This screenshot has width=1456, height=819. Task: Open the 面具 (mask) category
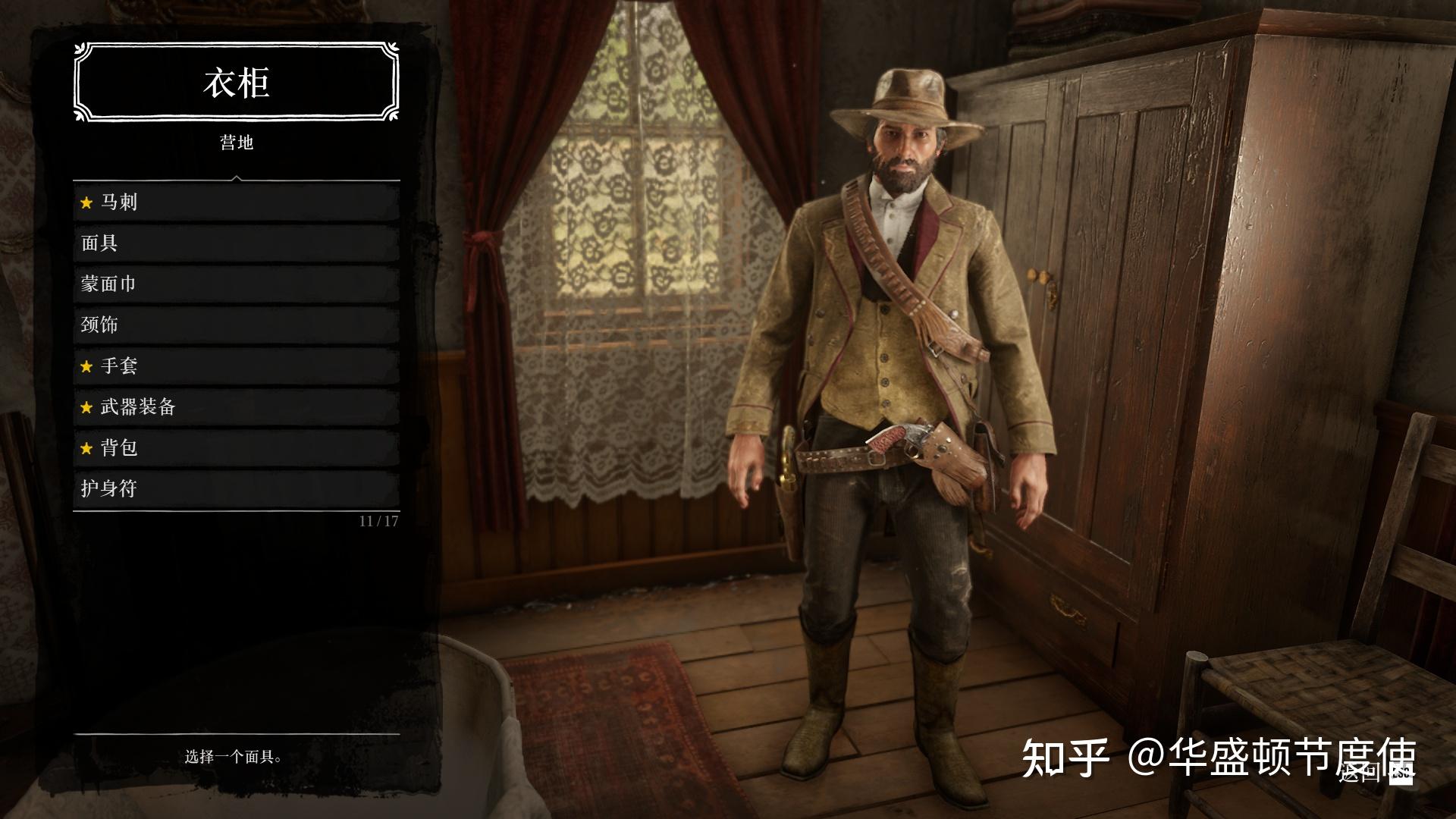pyautogui.click(x=236, y=243)
